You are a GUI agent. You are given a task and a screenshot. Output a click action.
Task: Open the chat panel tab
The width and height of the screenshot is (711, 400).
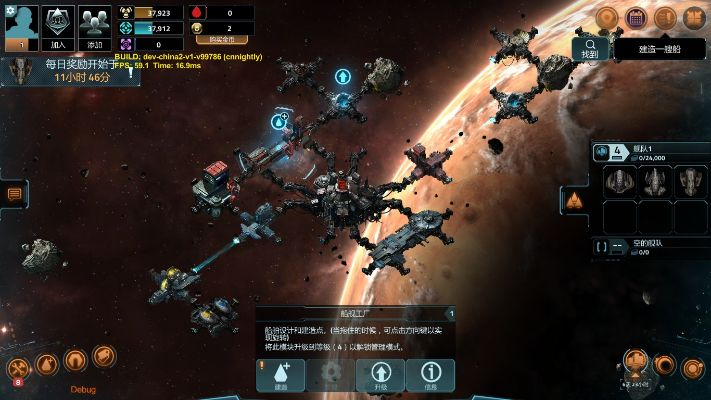coord(14,194)
